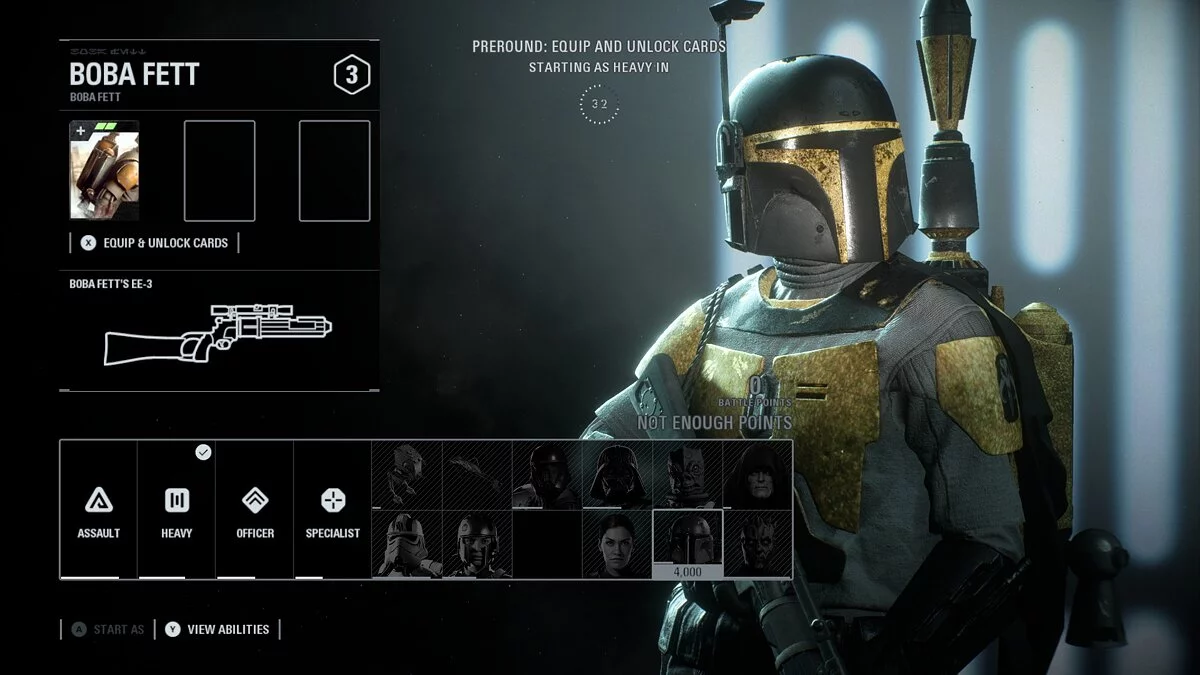Click the Start As option
Viewport: 1200px width, 675px height.
(x=108, y=629)
